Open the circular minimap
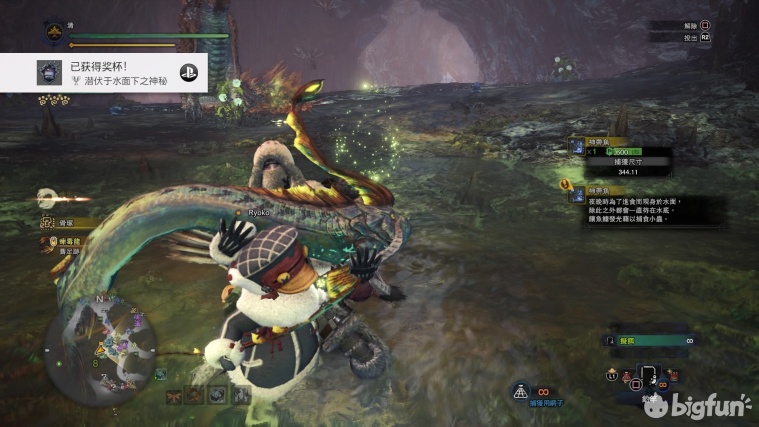Image resolution: width=759 pixels, height=427 pixels. [x=99, y=343]
